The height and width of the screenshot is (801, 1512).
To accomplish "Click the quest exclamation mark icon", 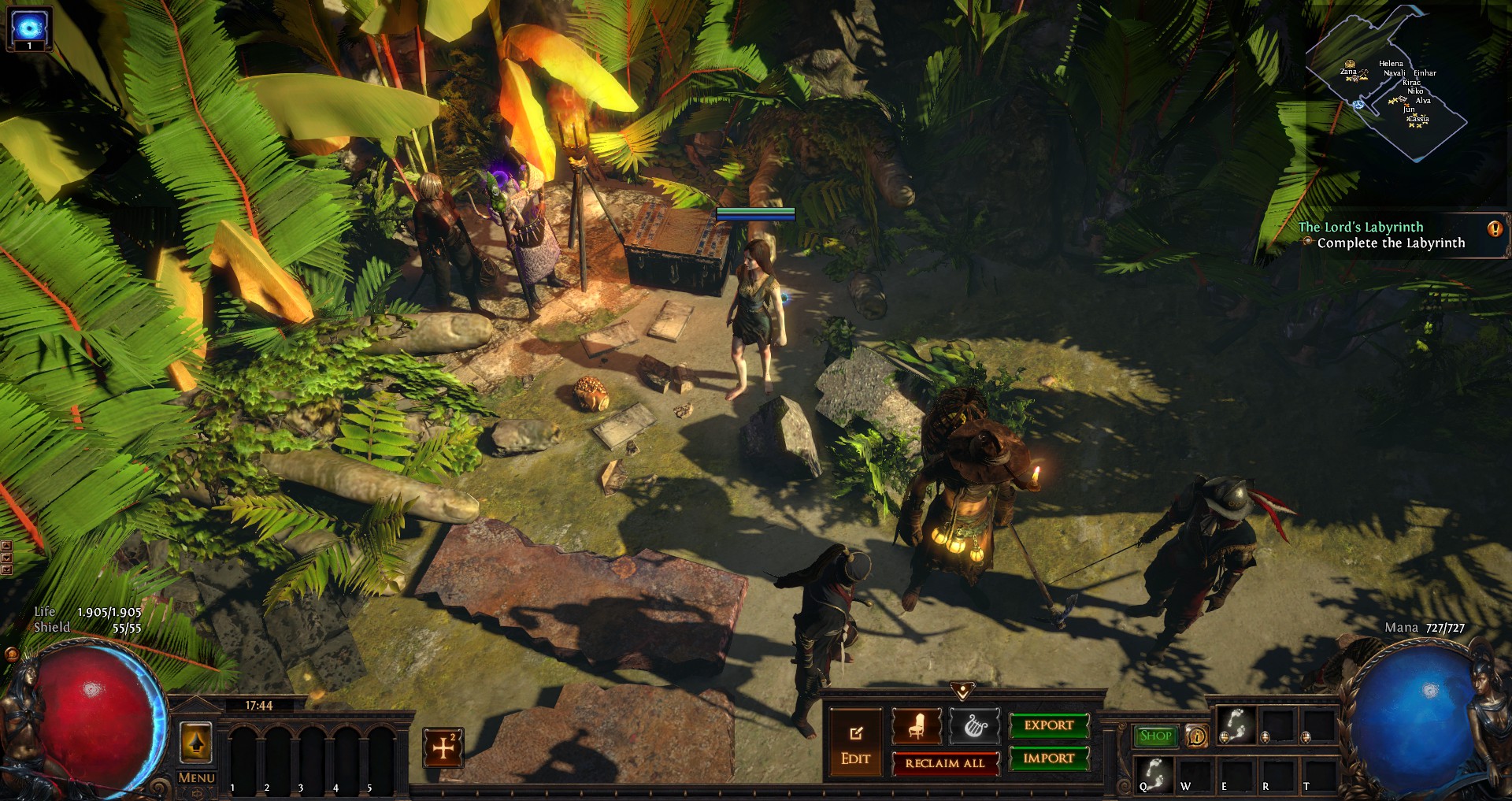I will pyautogui.click(x=1494, y=229).
